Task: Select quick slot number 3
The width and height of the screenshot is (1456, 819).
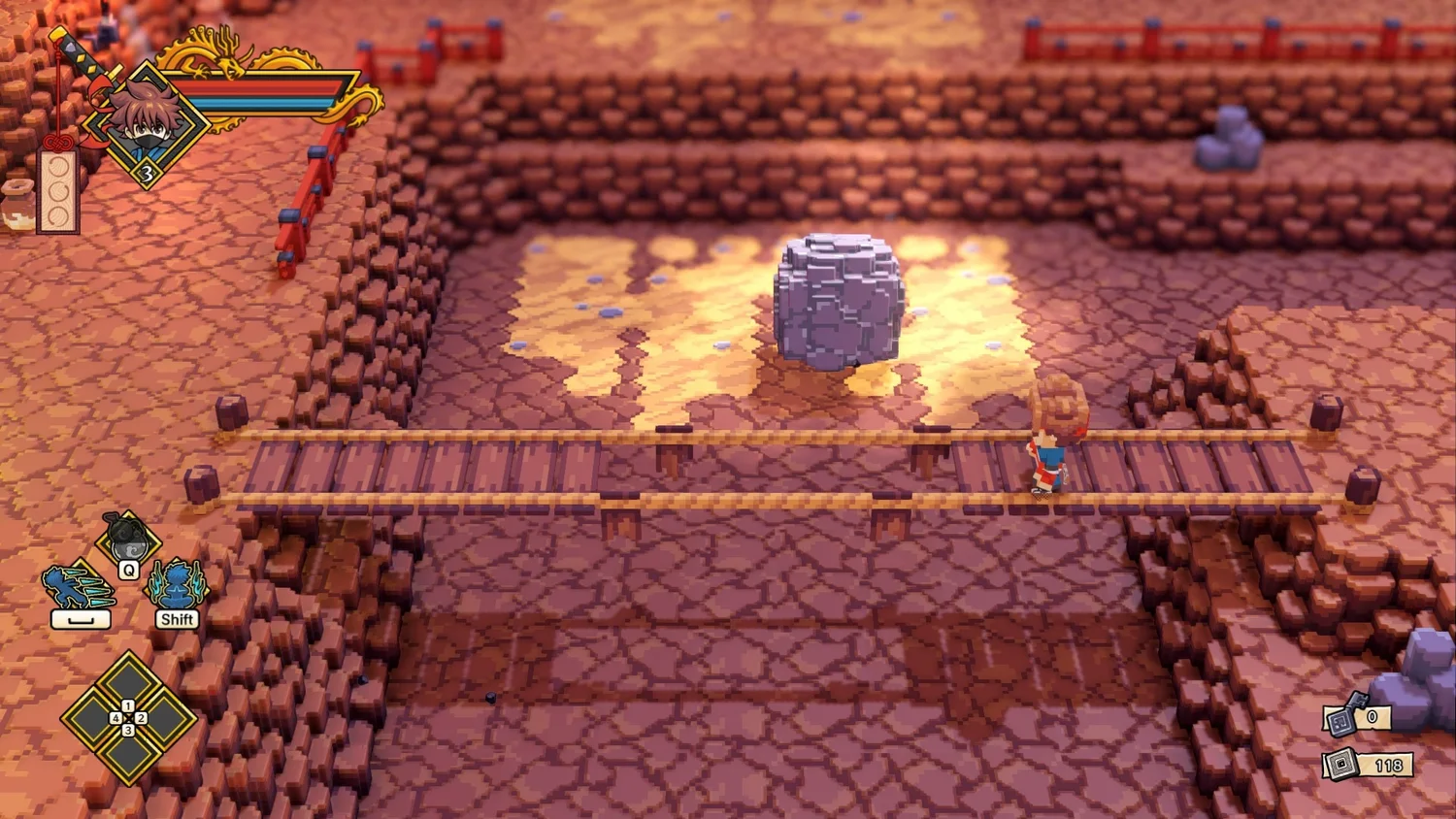Action: 128,755
